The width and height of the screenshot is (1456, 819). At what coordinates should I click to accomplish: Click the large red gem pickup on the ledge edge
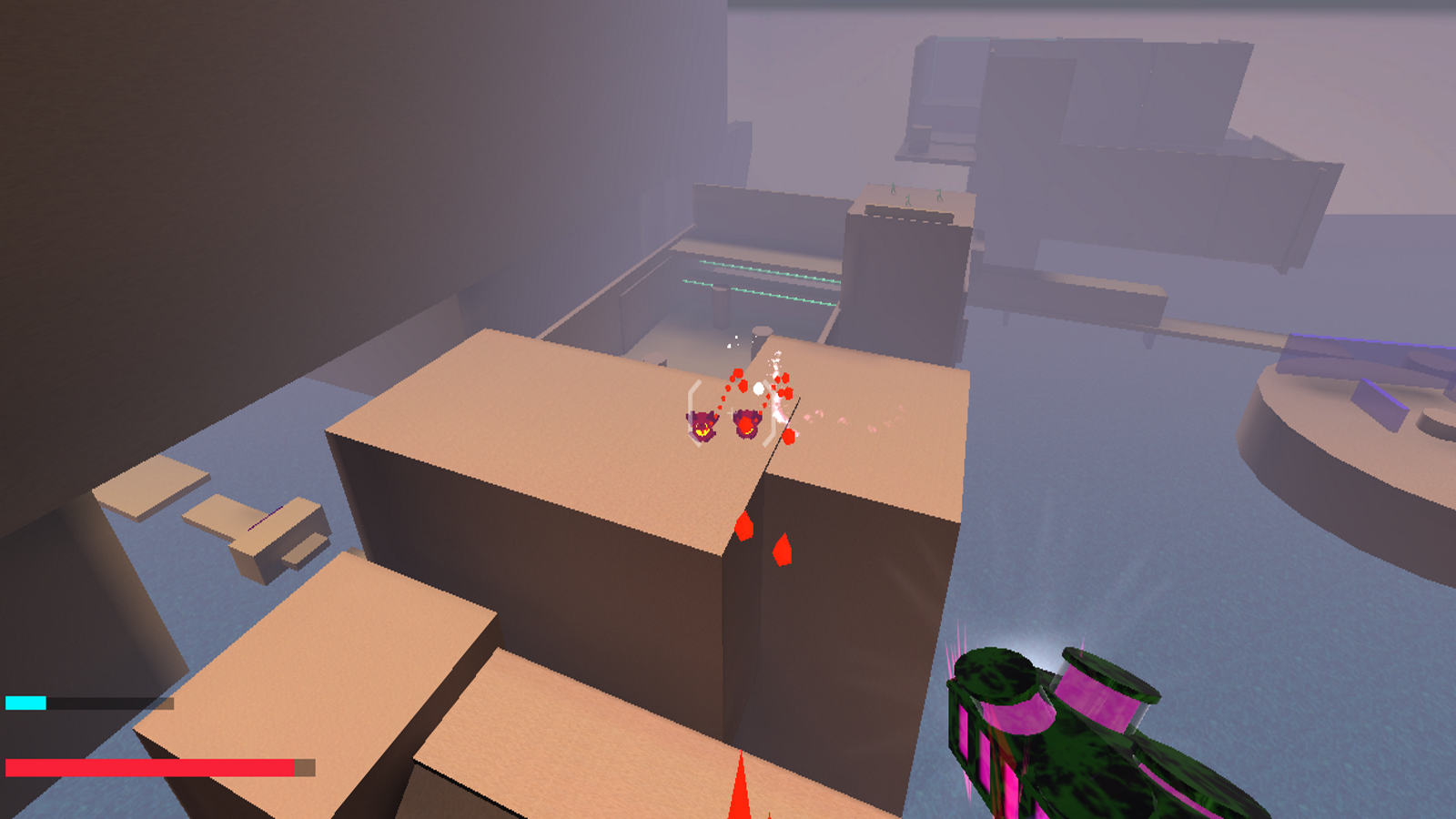[x=746, y=526]
